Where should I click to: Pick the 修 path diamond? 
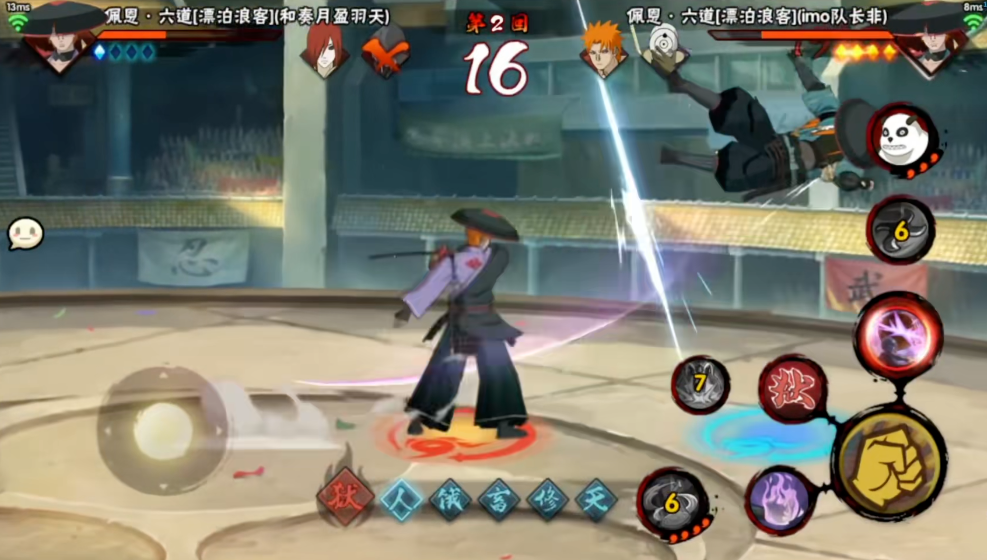pos(548,498)
